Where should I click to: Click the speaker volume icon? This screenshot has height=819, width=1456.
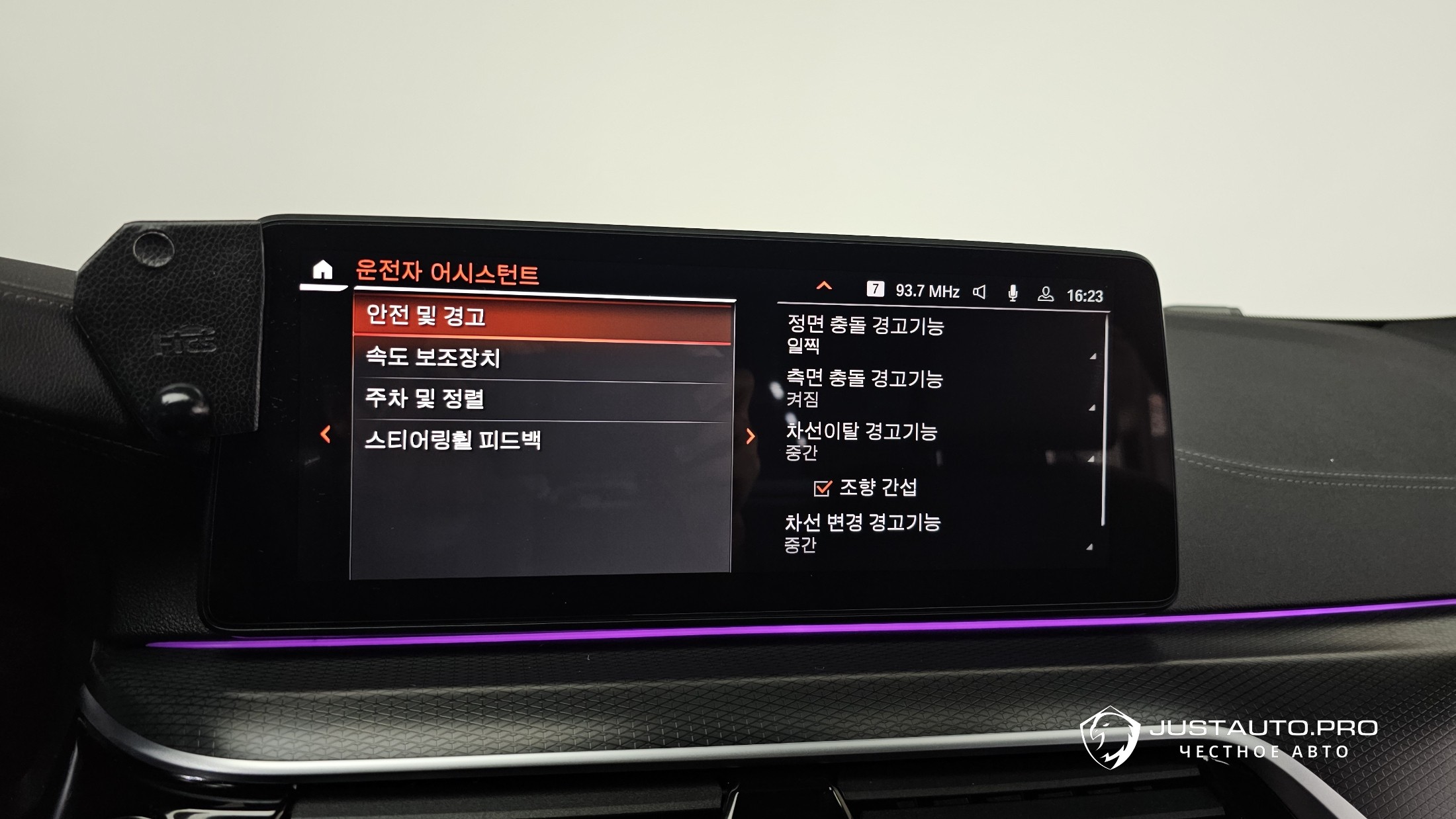pyautogui.click(x=979, y=292)
